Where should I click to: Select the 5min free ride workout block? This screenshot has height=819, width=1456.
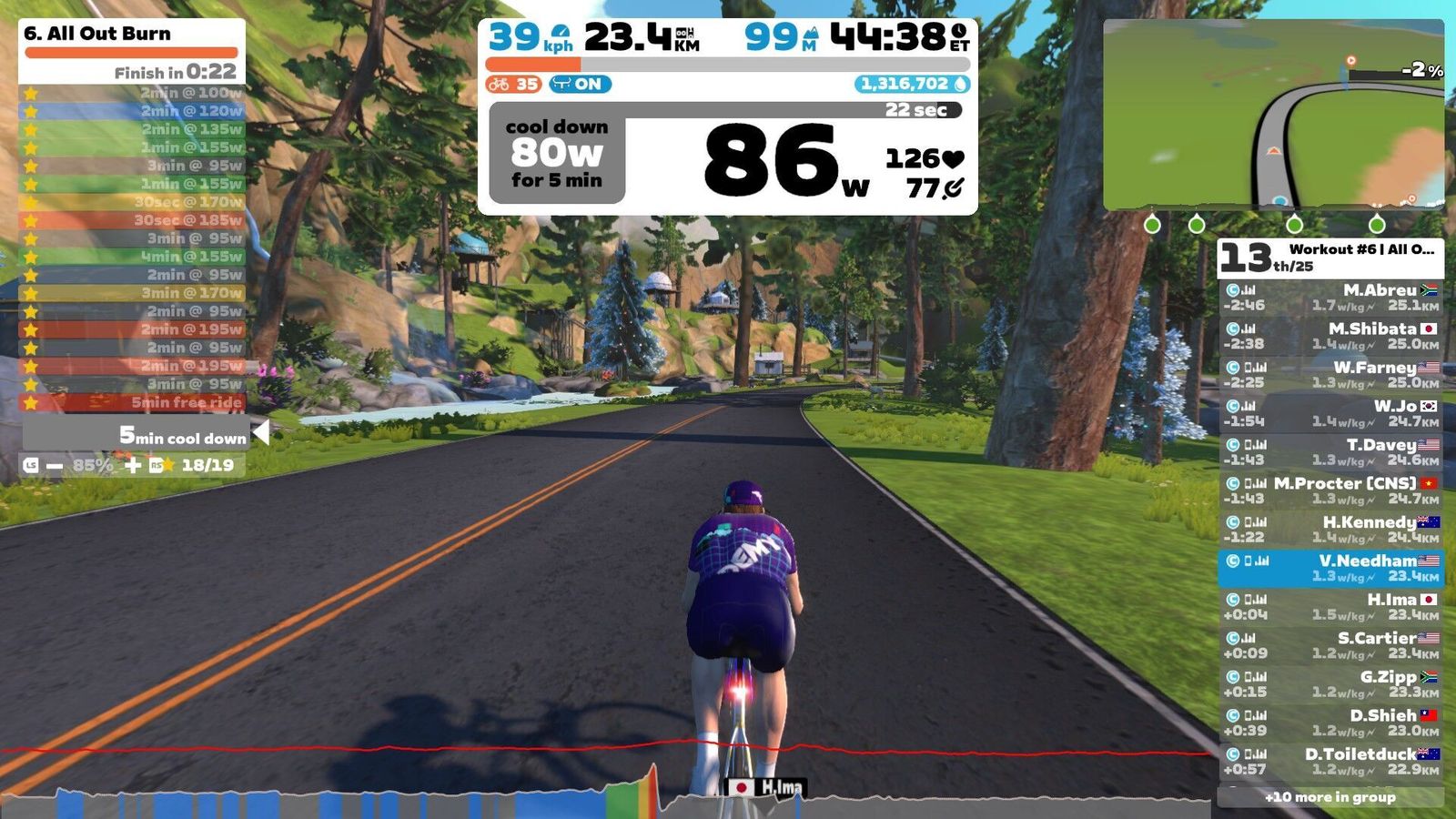[x=133, y=402]
